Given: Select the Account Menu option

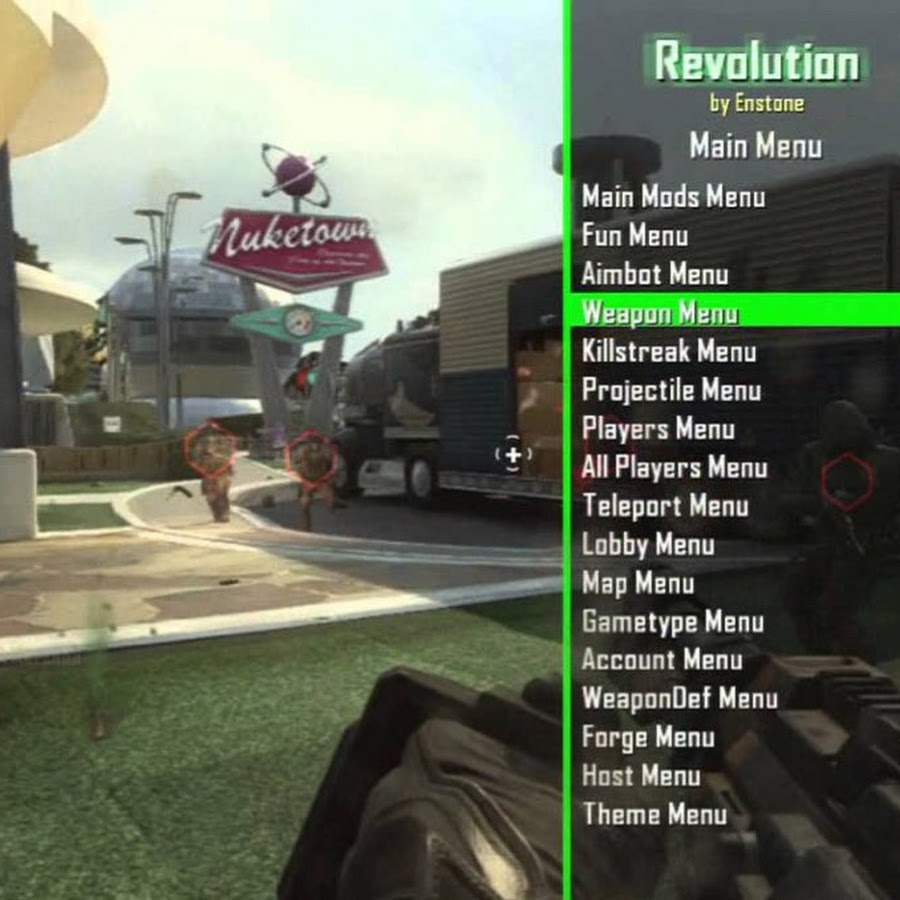Looking at the screenshot, I should coord(661,660).
